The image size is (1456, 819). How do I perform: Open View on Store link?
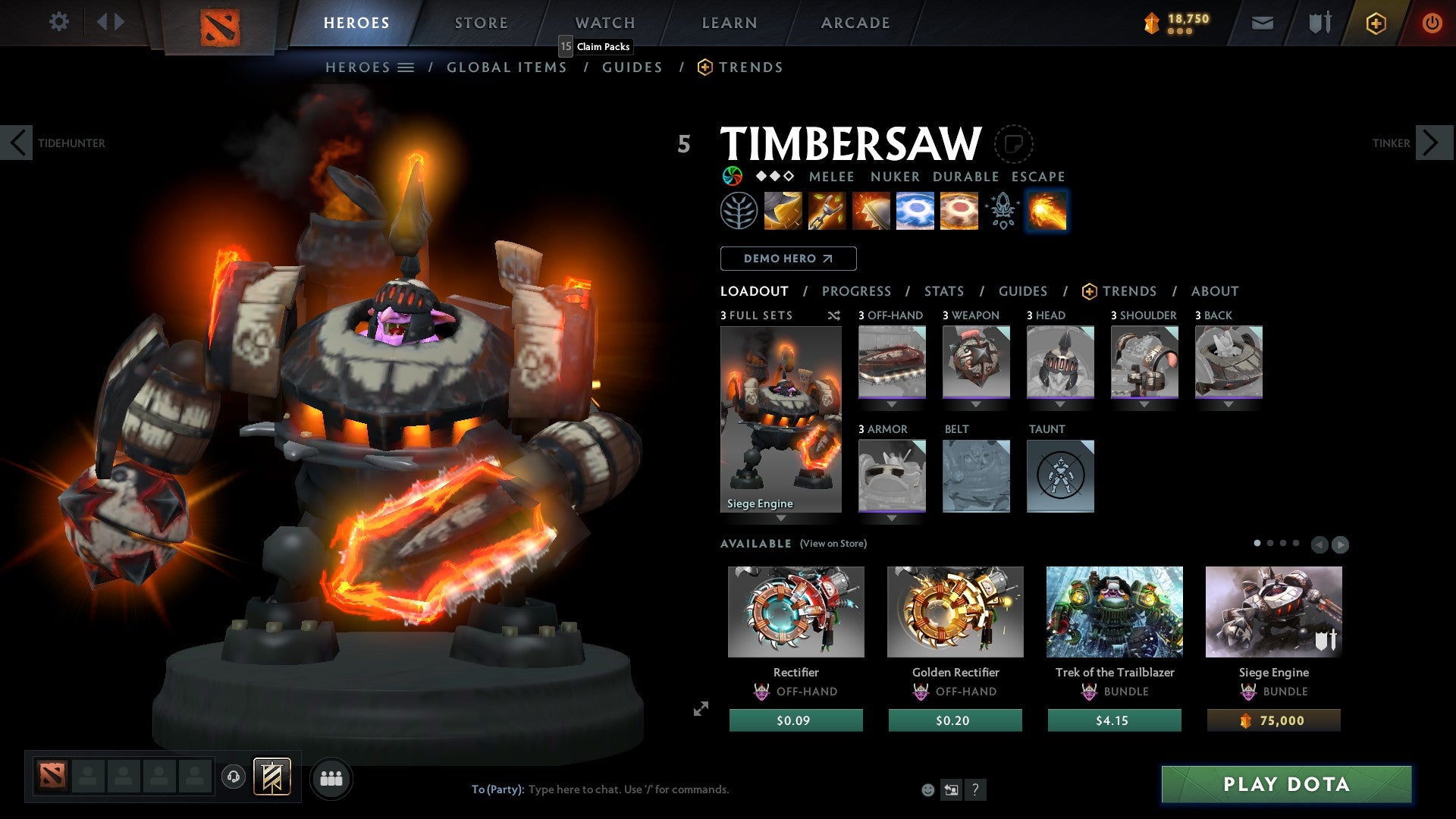point(833,544)
